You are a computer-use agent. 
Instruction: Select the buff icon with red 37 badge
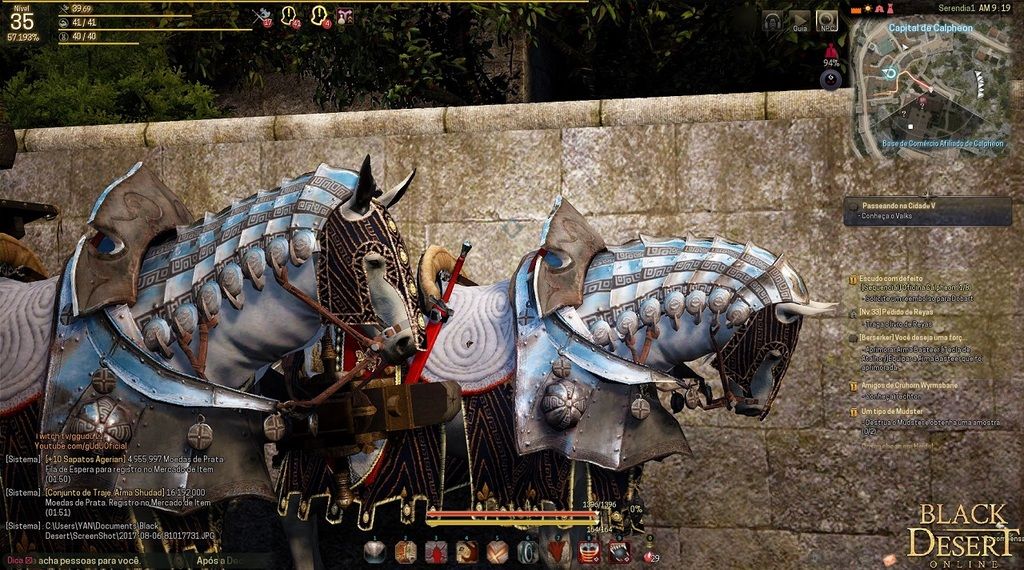click(264, 15)
